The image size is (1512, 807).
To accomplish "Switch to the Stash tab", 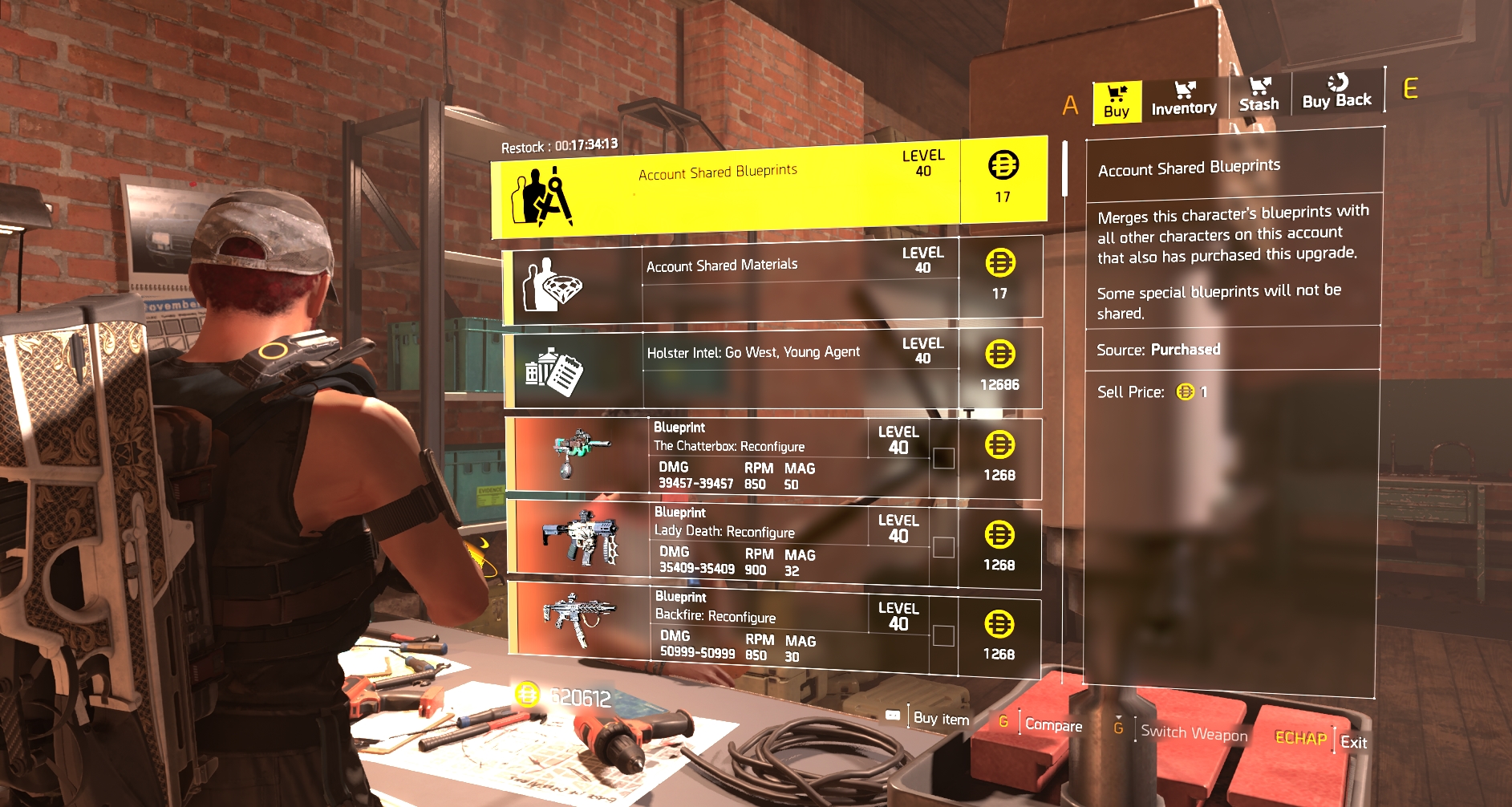I will [1259, 95].
